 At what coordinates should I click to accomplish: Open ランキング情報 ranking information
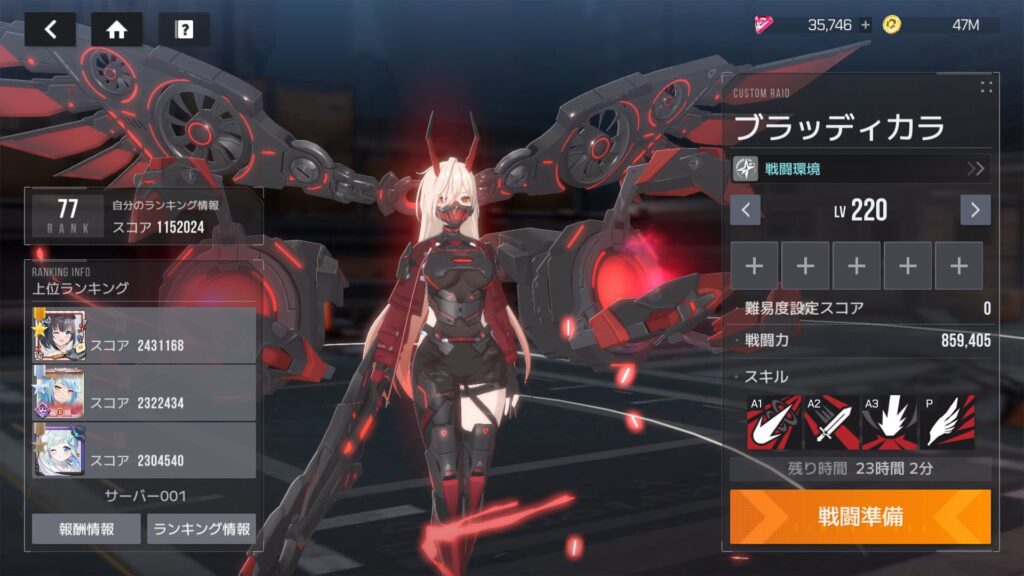(201, 529)
